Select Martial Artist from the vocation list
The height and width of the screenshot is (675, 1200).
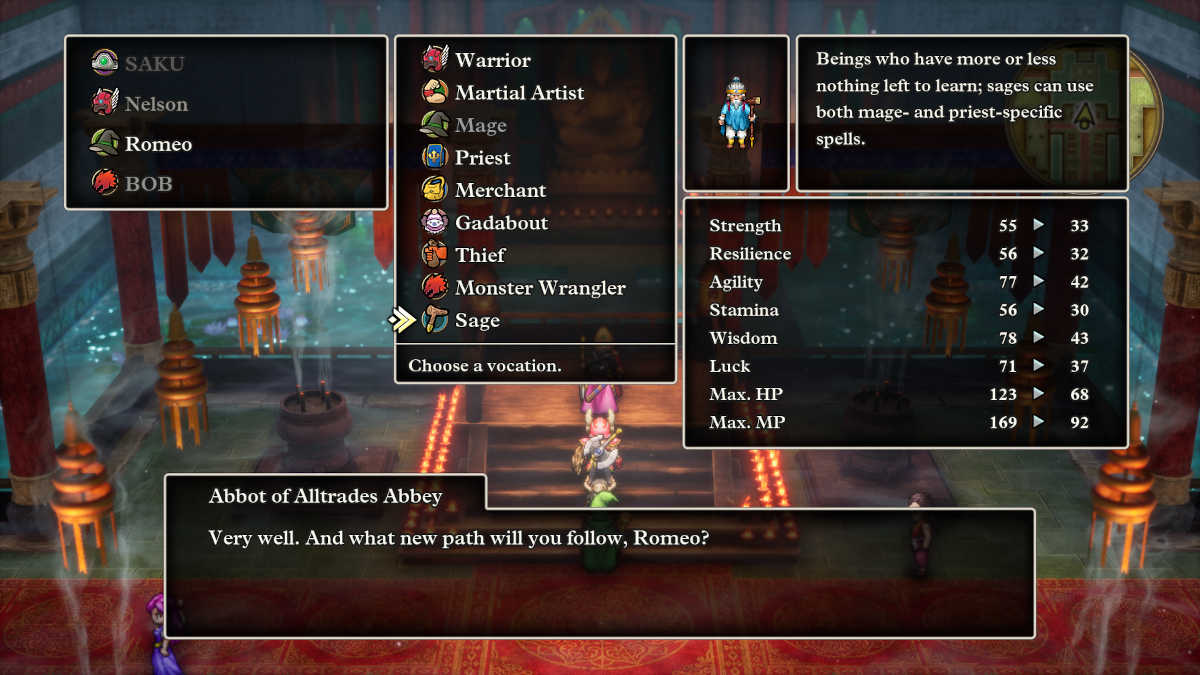pos(519,93)
